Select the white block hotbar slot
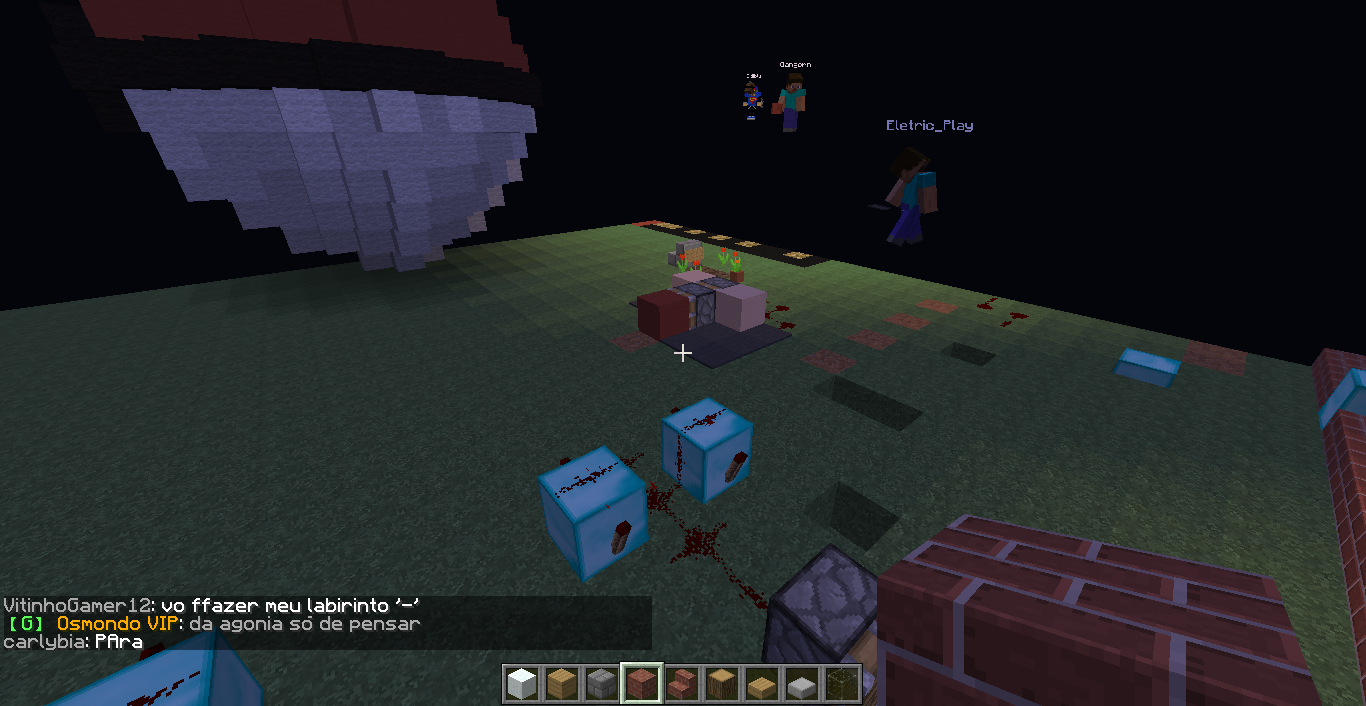Screen dimensions: 1366x706 click(x=521, y=684)
